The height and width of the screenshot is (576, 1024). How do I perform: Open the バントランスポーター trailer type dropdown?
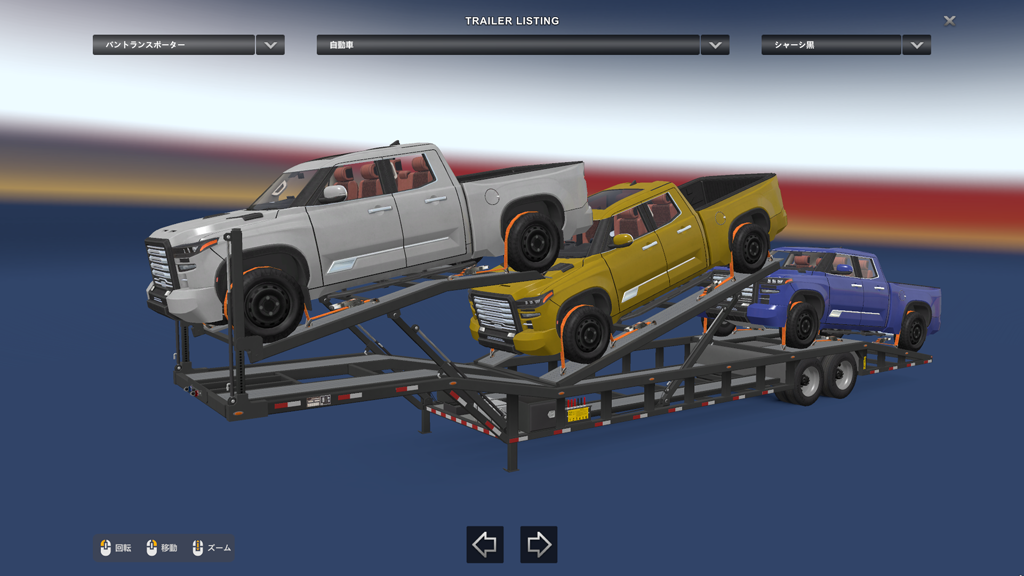click(x=270, y=45)
